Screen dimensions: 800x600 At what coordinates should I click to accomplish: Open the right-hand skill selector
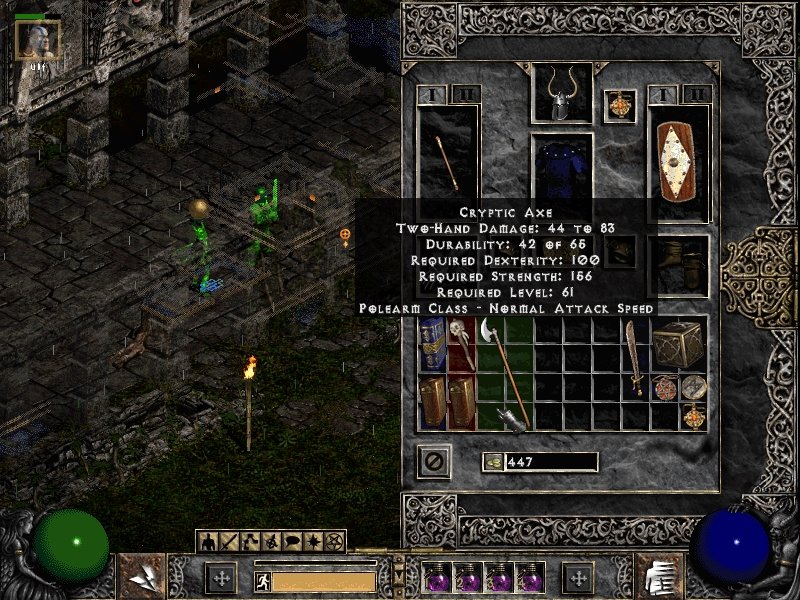[659, 576]
